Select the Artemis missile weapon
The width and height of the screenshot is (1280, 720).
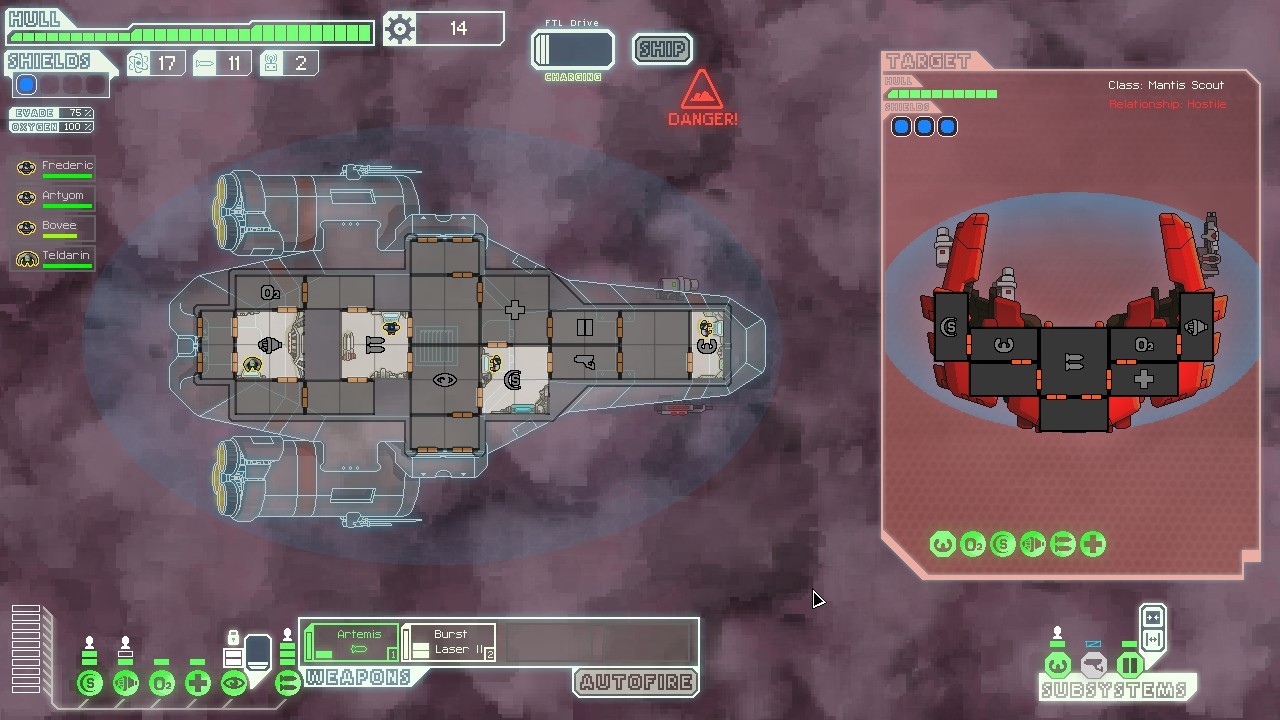[x=350, y=640]
